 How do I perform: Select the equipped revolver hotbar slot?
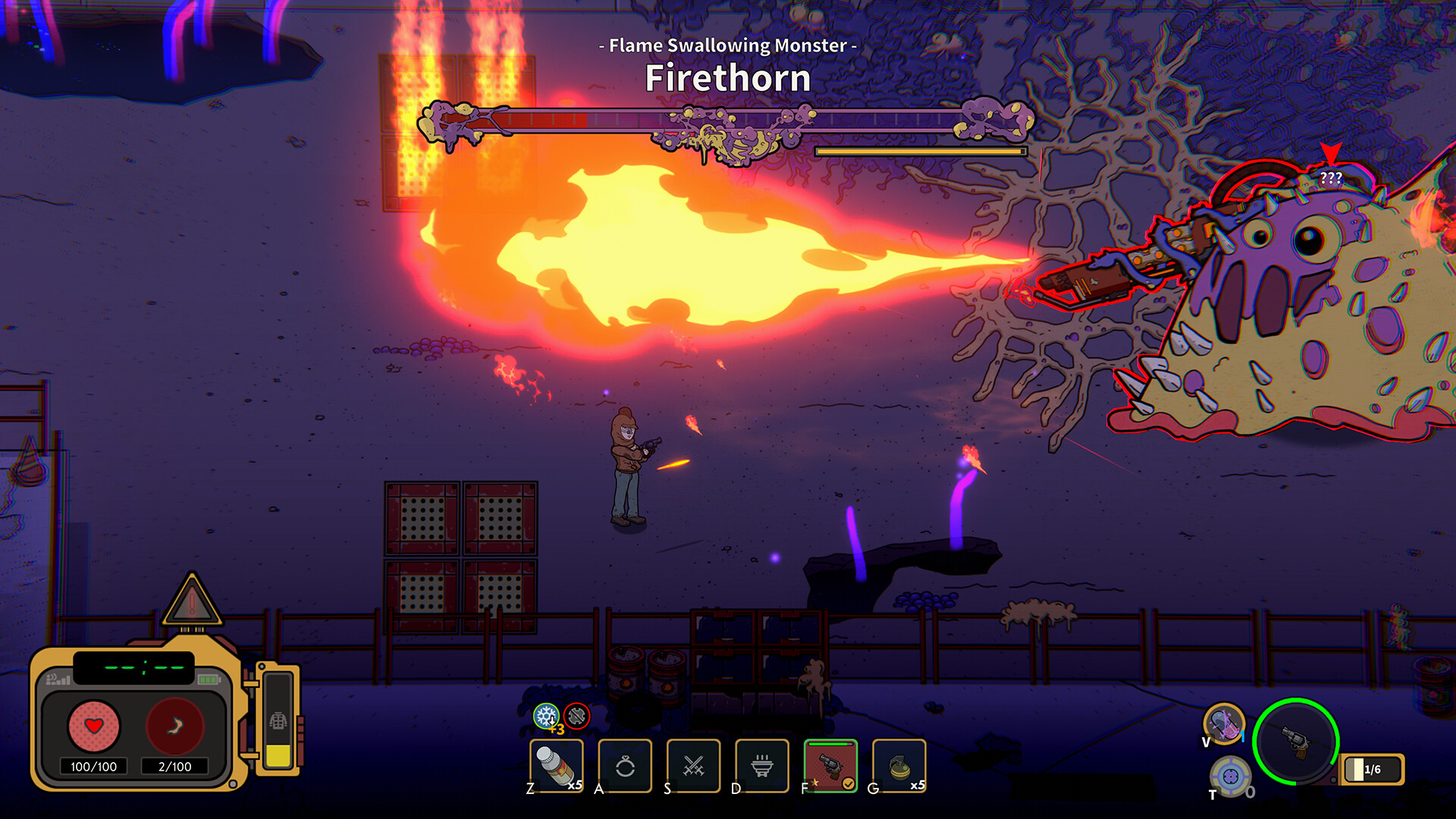[x=830, y=766]
